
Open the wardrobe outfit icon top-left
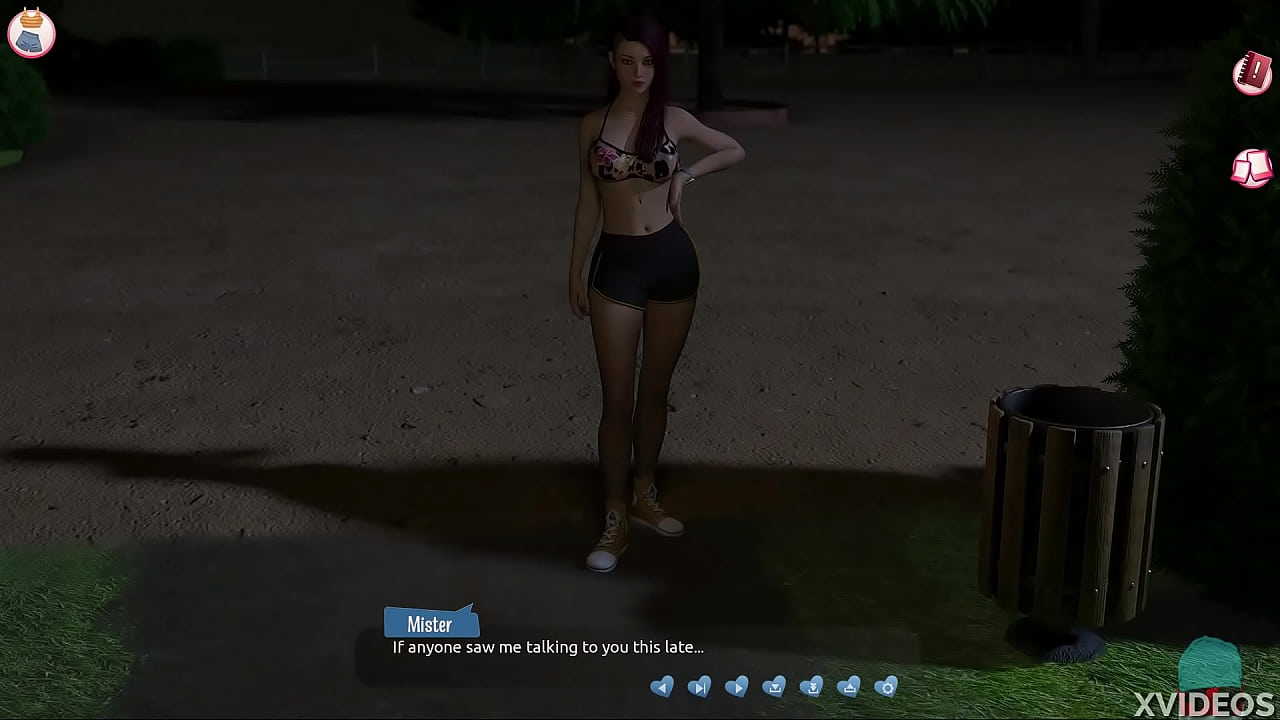click(31, 33)
